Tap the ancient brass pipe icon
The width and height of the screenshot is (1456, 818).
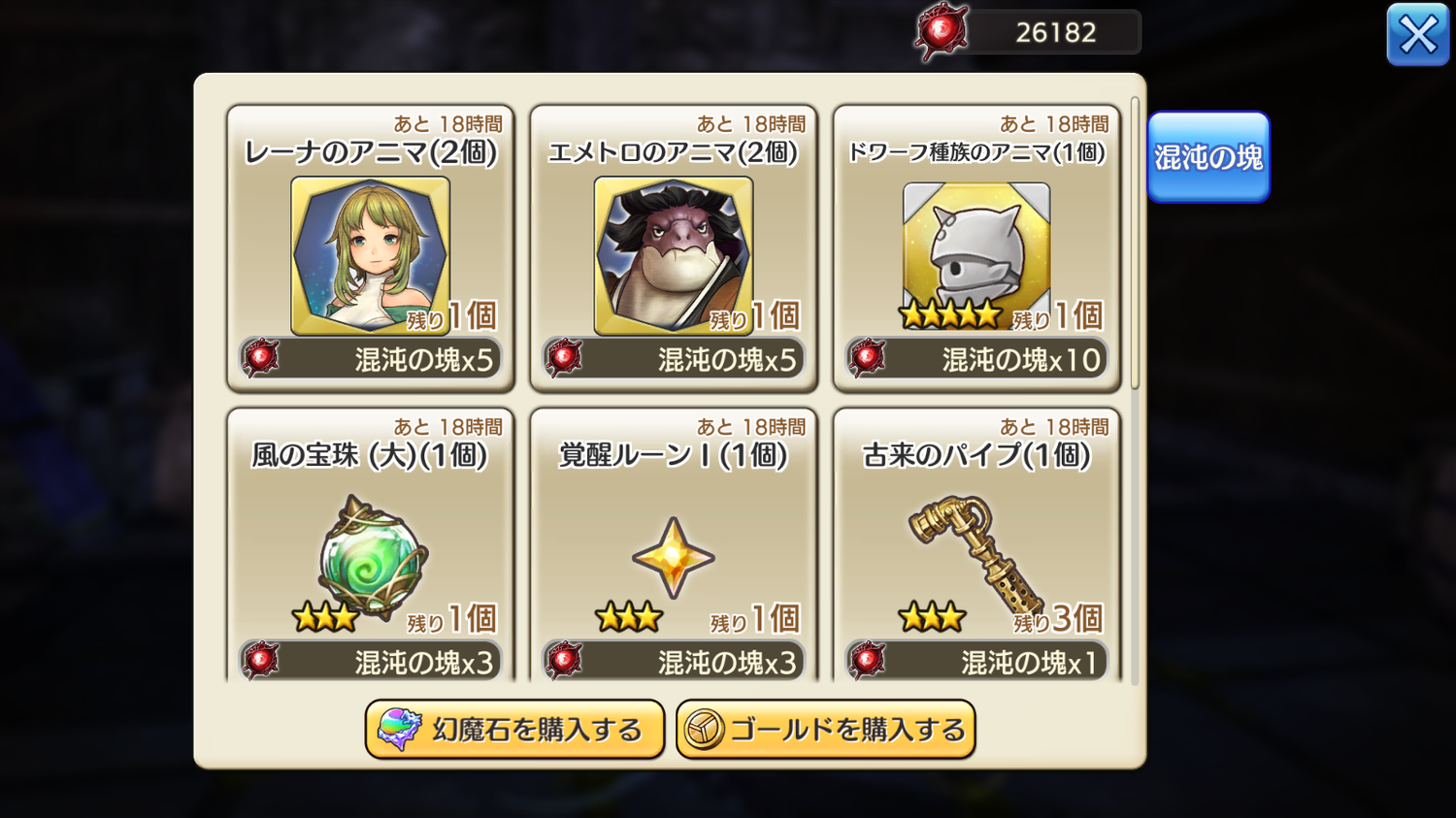tap(974, 553)
